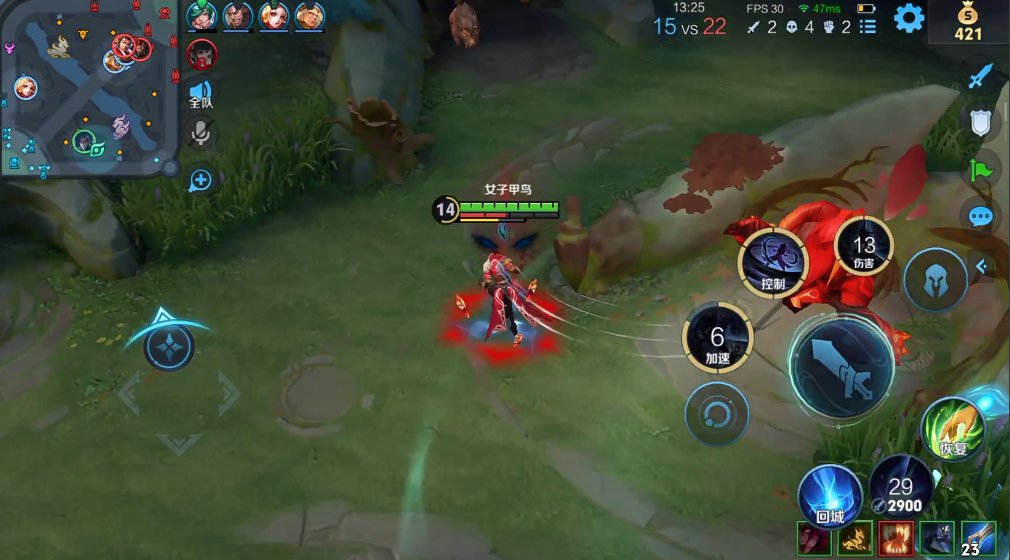Open the scoreboard list icon

pos(867,27)
